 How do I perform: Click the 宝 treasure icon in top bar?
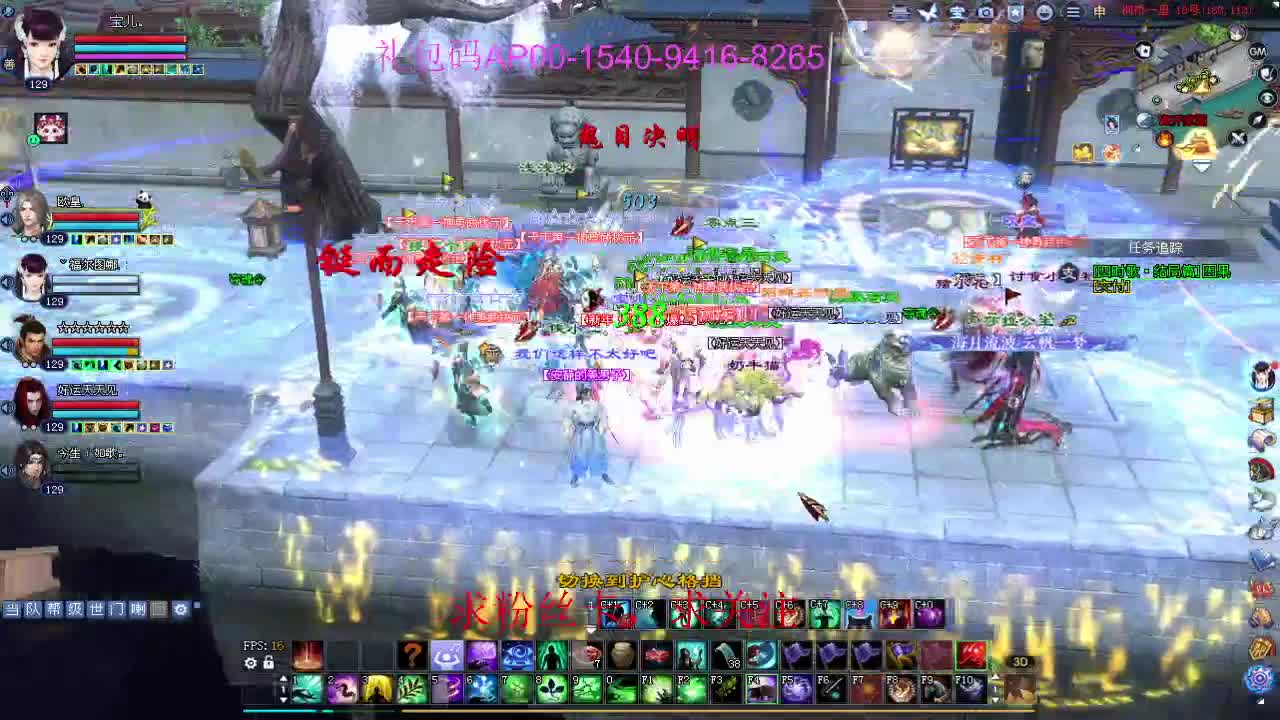pos(956,12)
